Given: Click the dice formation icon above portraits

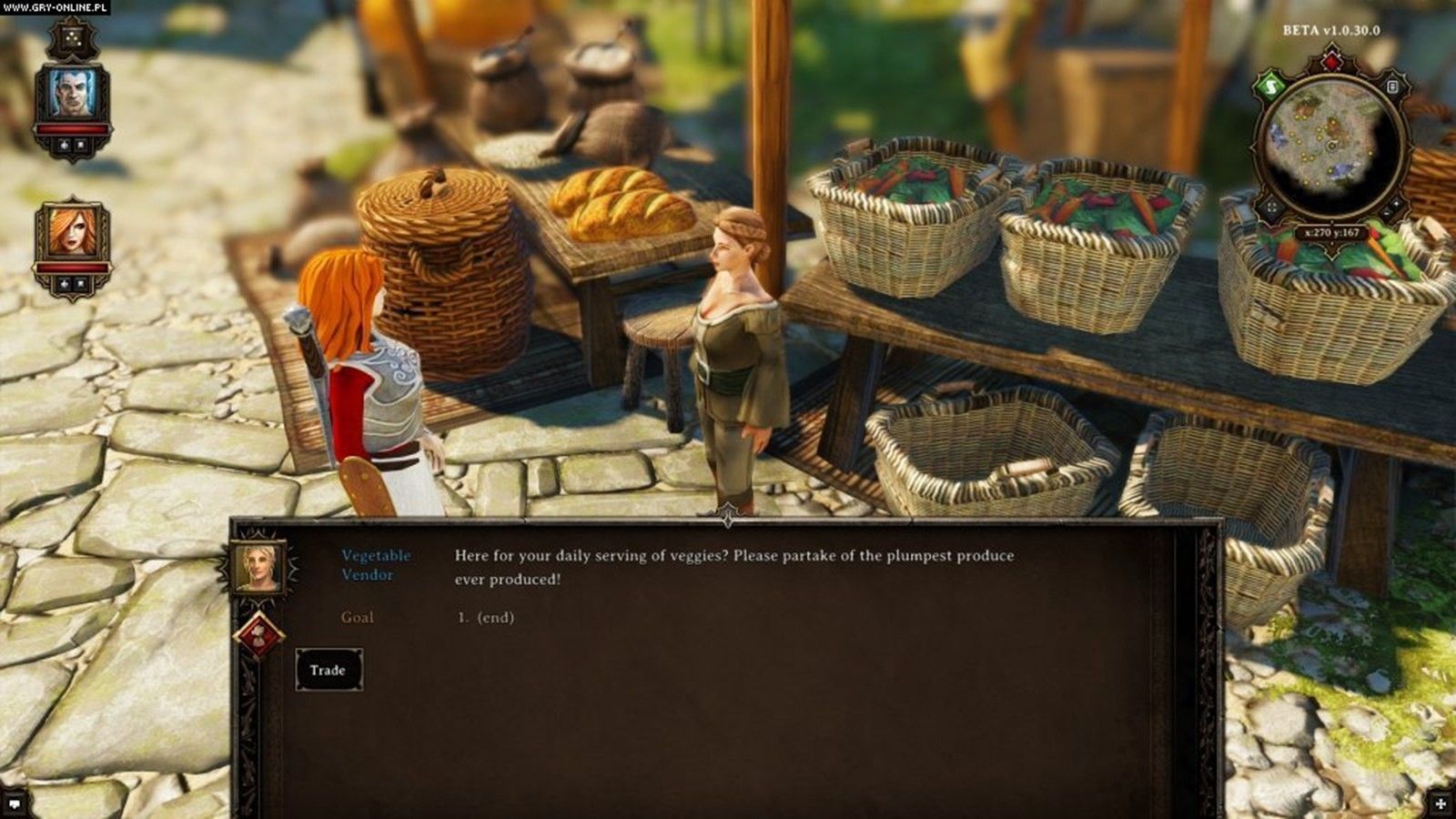Looking at the screenshot, I should pos(72,37).
